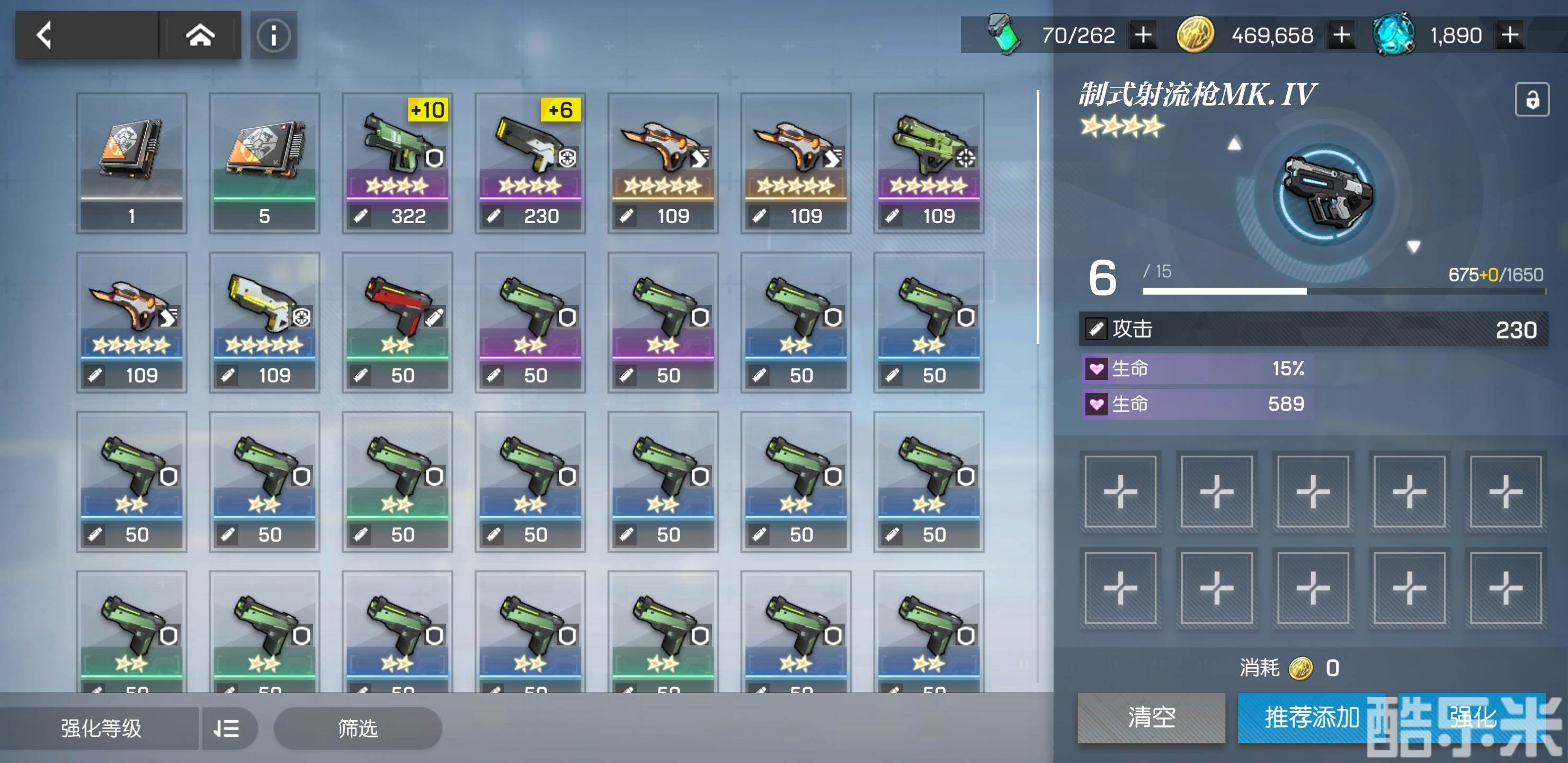Viewport: 1568px width, 763px height.
Task: Return to the home screen
Action: [200, 36]
